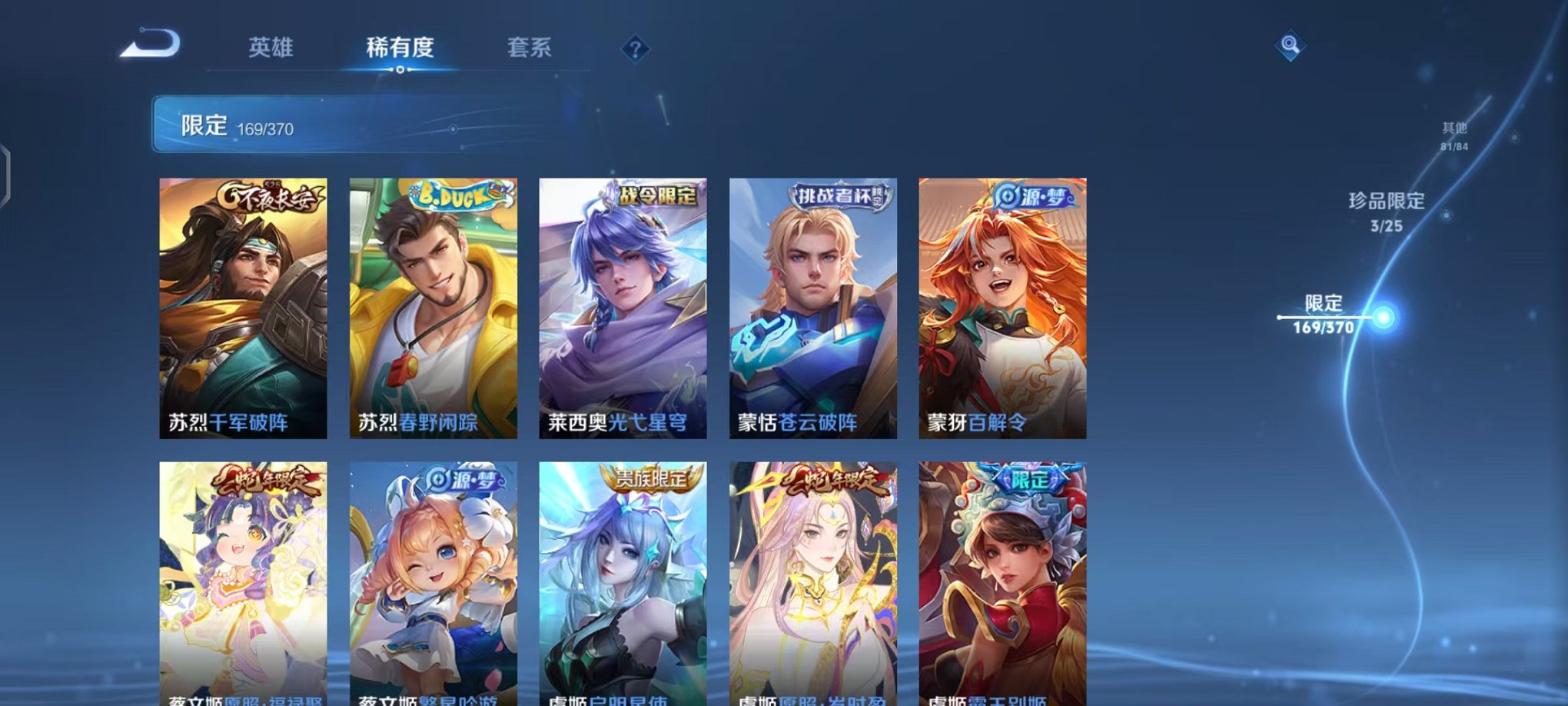Click the question mark help icon beside tabs

click(635, 49)
